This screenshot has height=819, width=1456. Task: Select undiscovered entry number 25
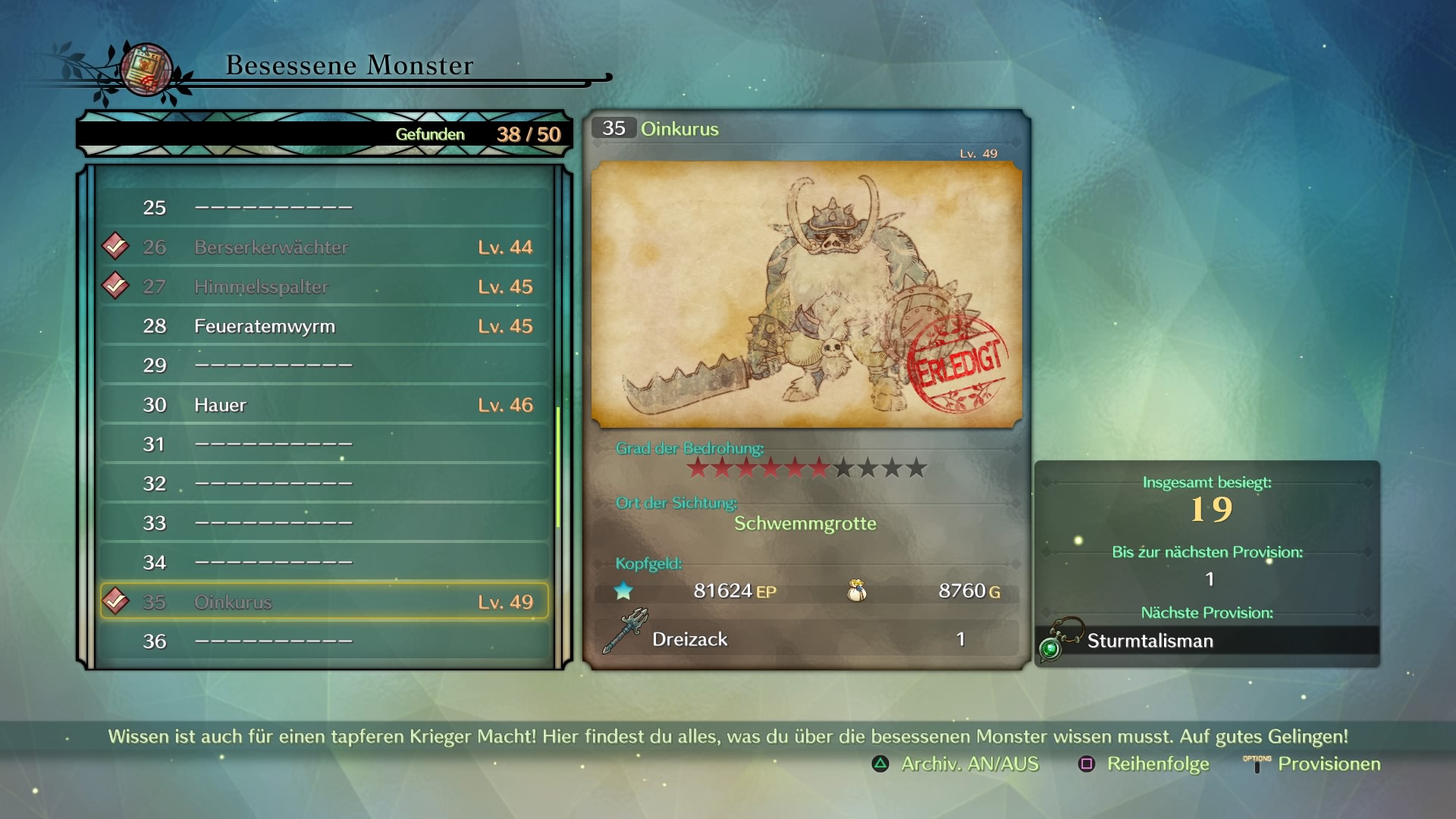click(325, 208)
